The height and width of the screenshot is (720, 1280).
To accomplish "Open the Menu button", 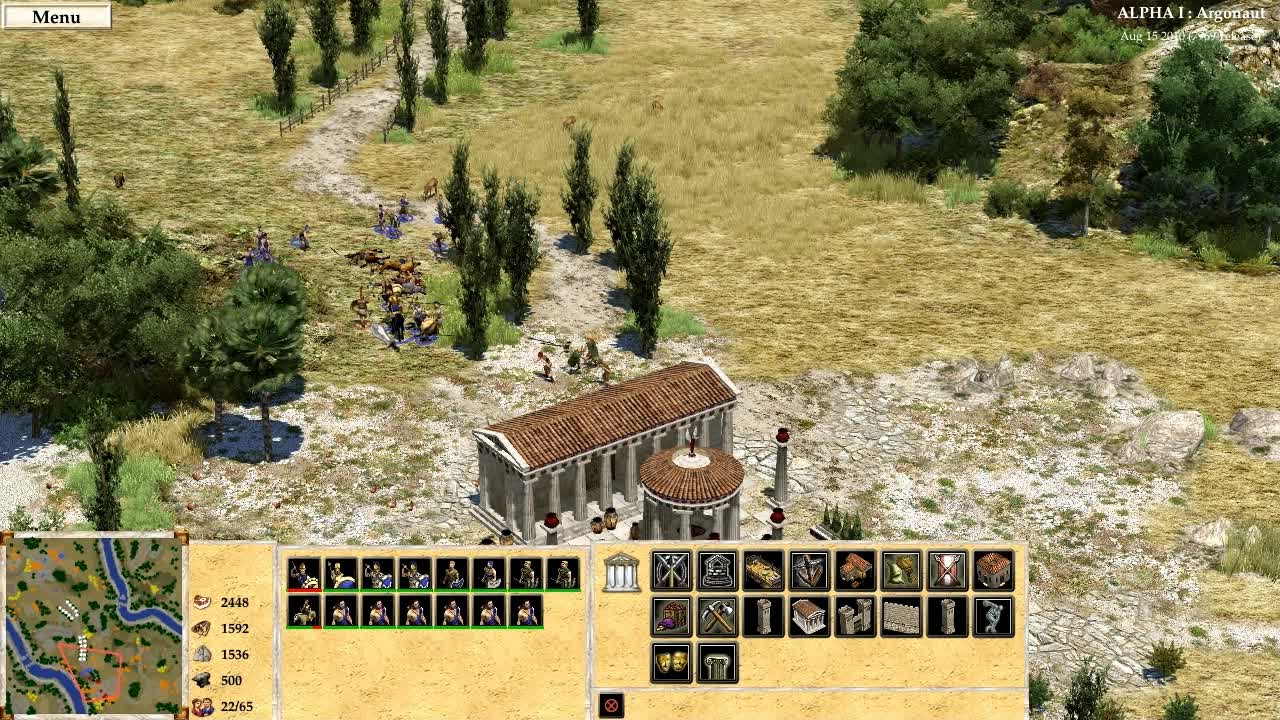I will [x=58, y=16].
